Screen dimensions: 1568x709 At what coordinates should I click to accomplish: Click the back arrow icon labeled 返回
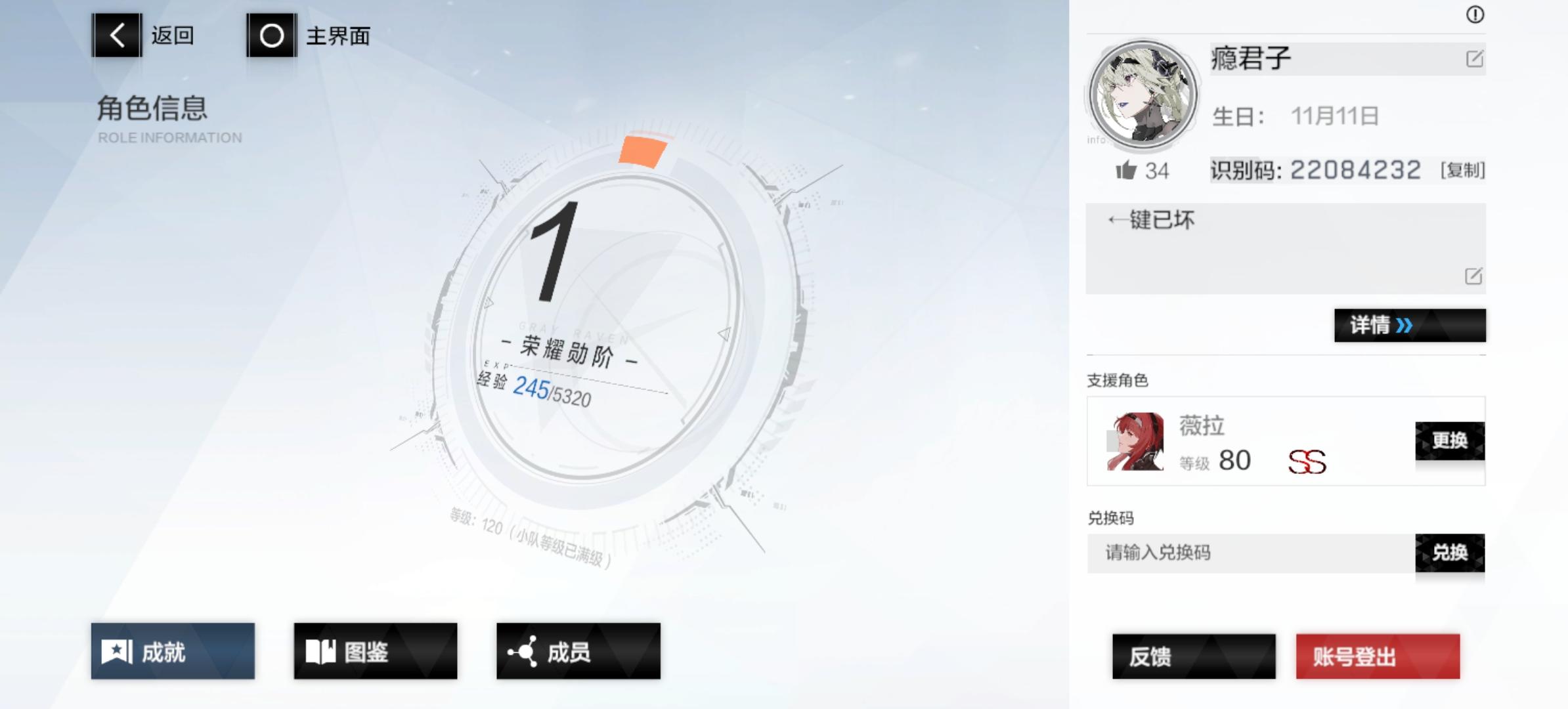[x=117, y=36]
